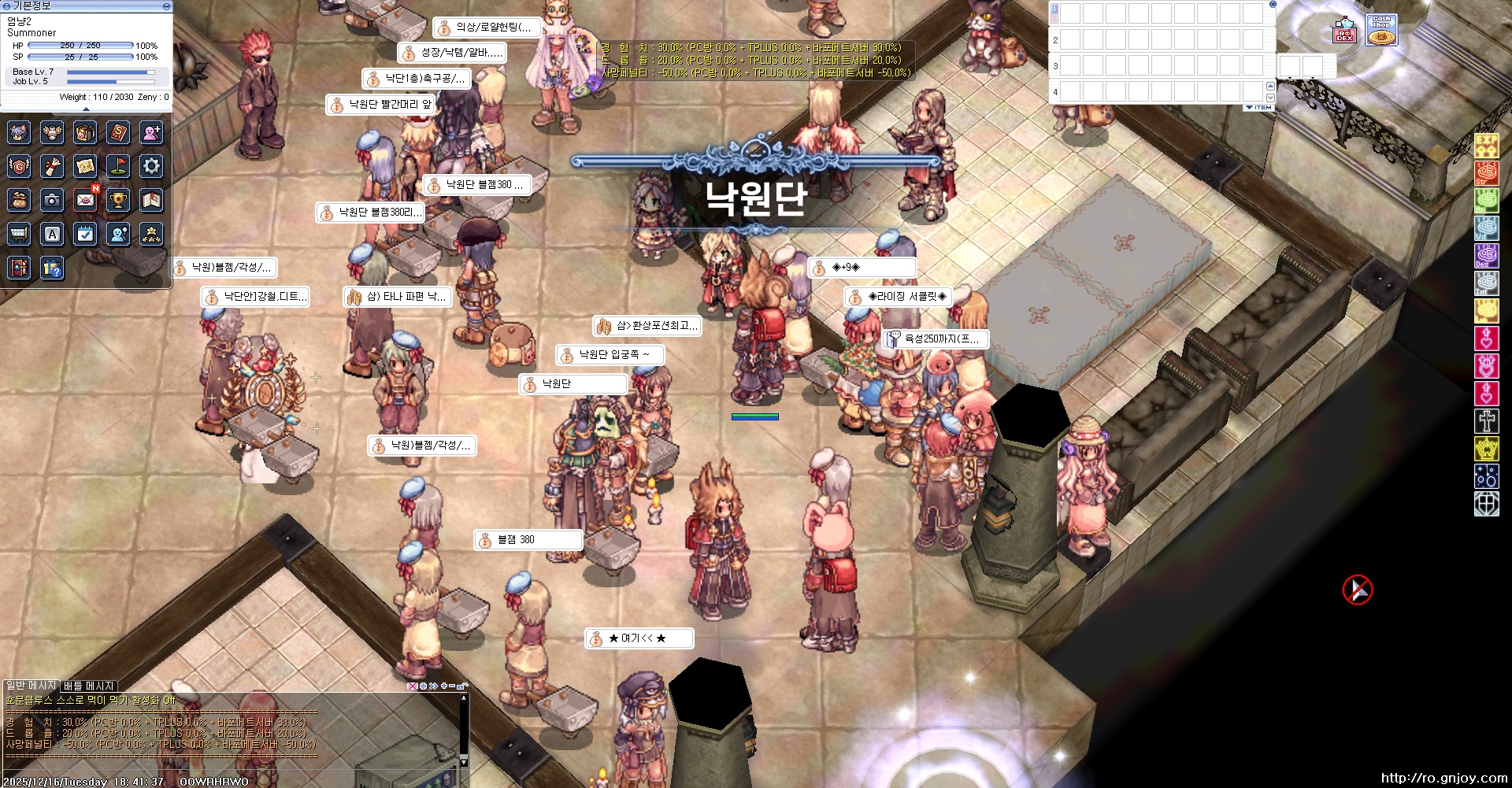The width and height of the screenshot is (1512, 788).
Task: Minimize the 기본정보 window with its arrow control
Action: coord(166,6)
